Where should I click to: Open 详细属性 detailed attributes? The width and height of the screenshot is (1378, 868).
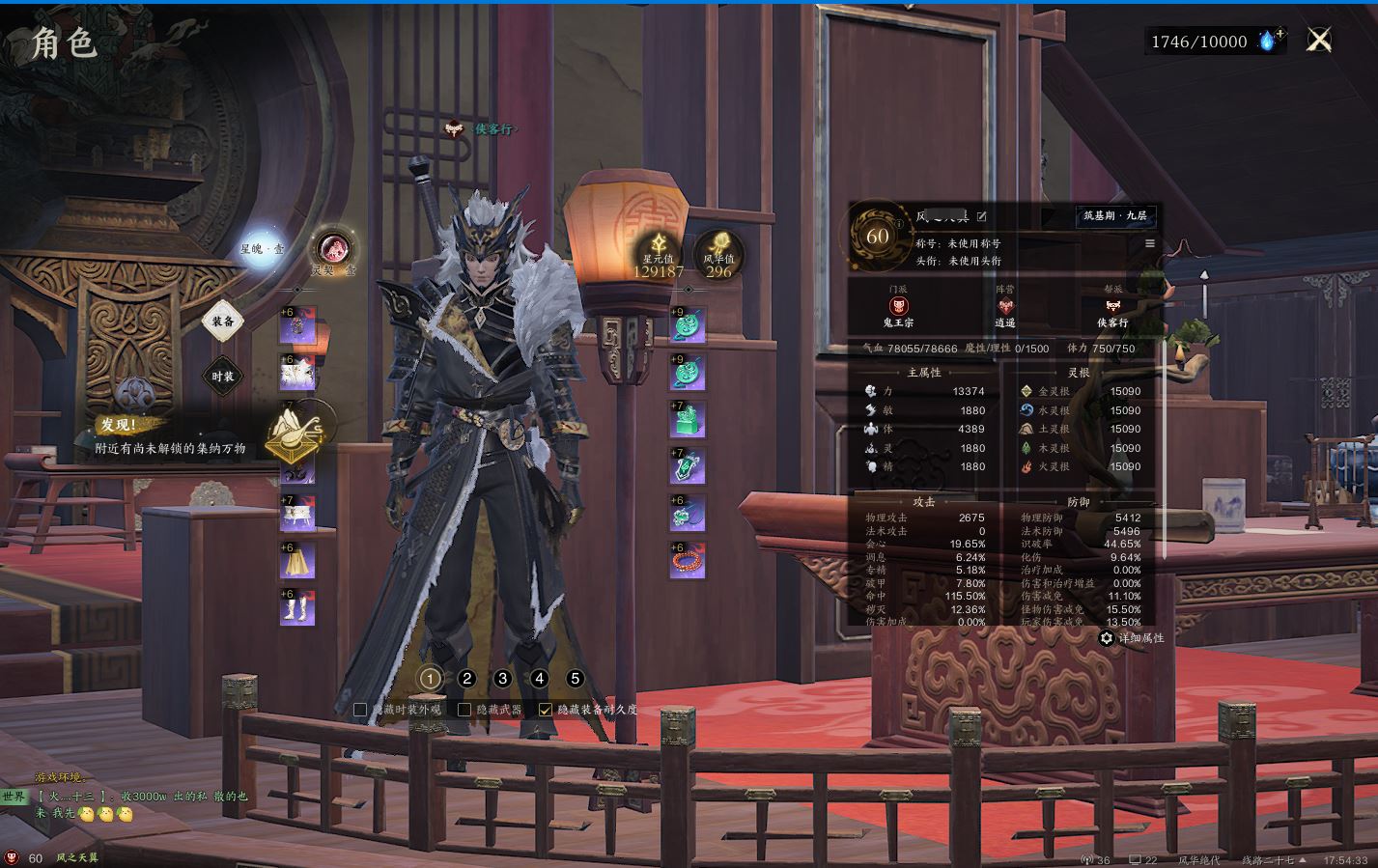1132,638
